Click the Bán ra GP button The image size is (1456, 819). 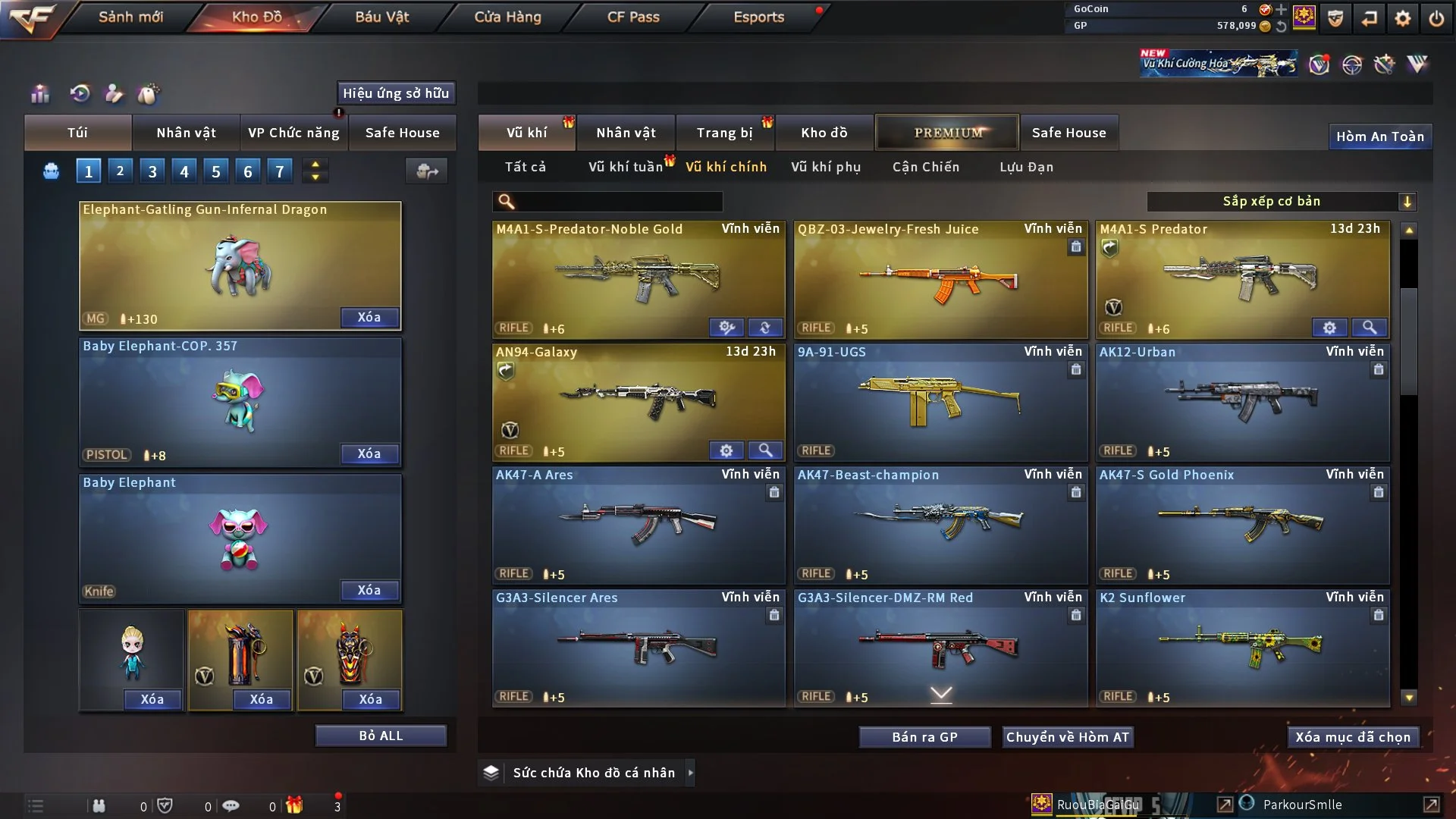click(924, 737)
